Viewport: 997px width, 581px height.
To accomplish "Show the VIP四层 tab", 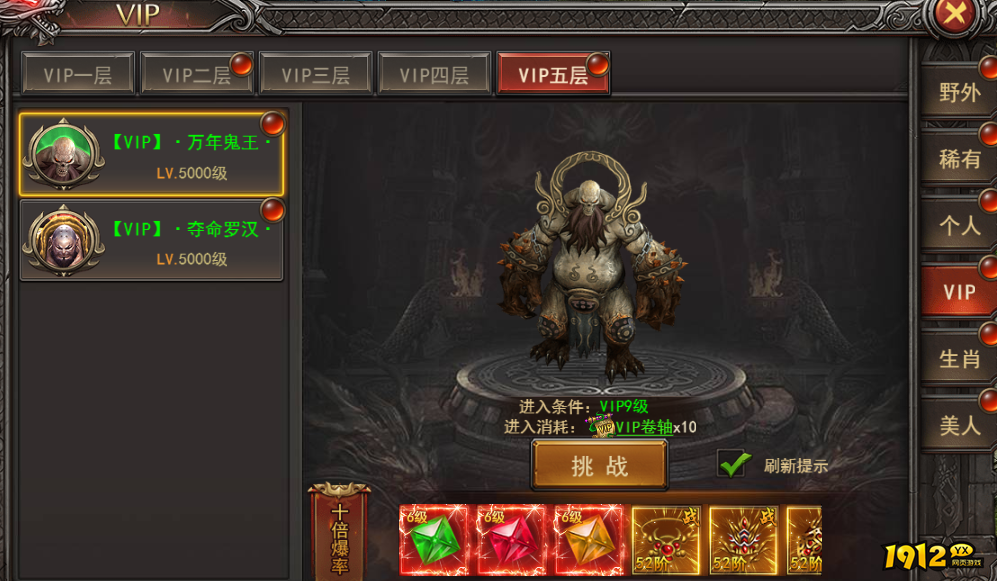I will [x=434, y=75].
